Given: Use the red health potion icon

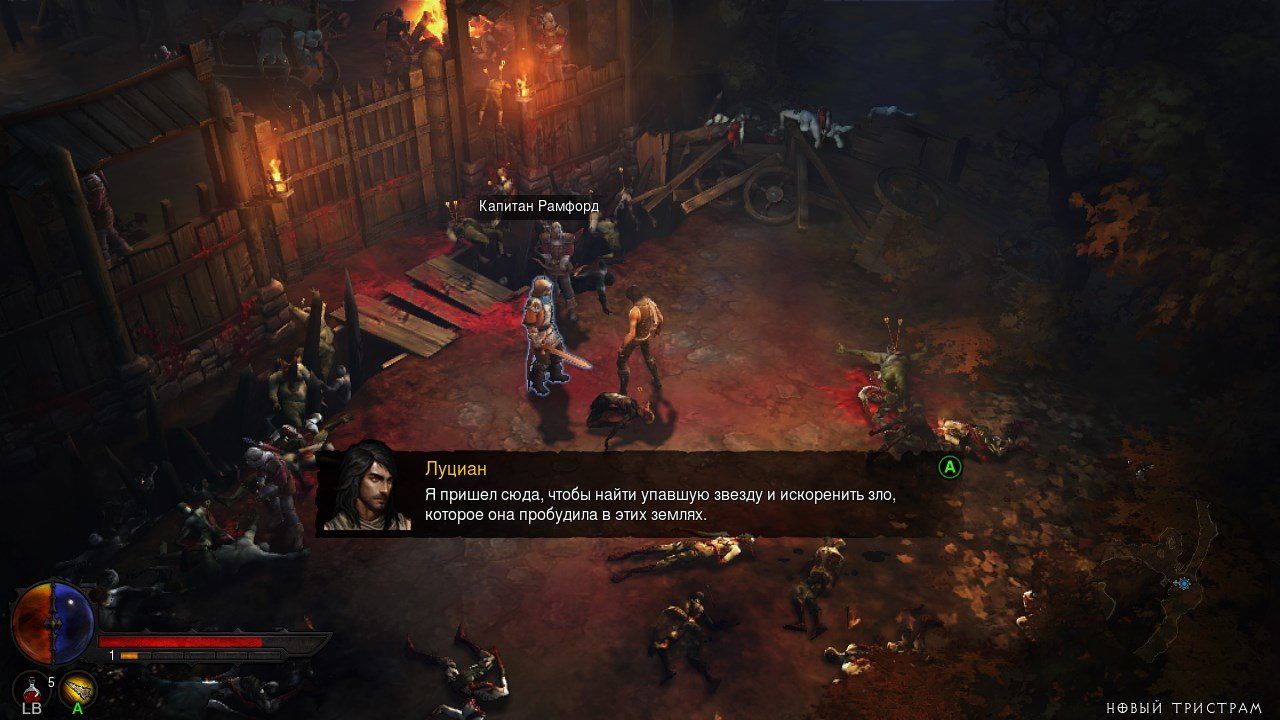Looking at the screenshot, I should 30,687.
